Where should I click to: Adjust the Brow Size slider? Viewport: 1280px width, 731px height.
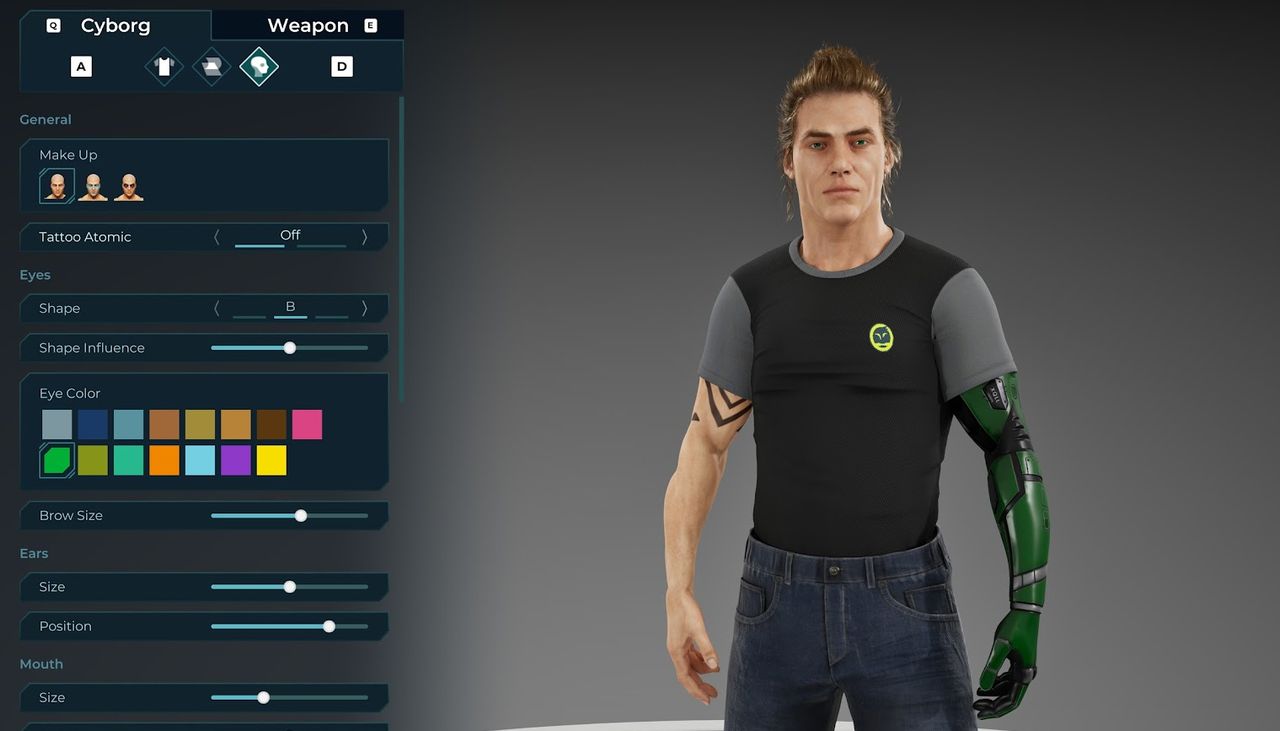(x=301, y=516)
